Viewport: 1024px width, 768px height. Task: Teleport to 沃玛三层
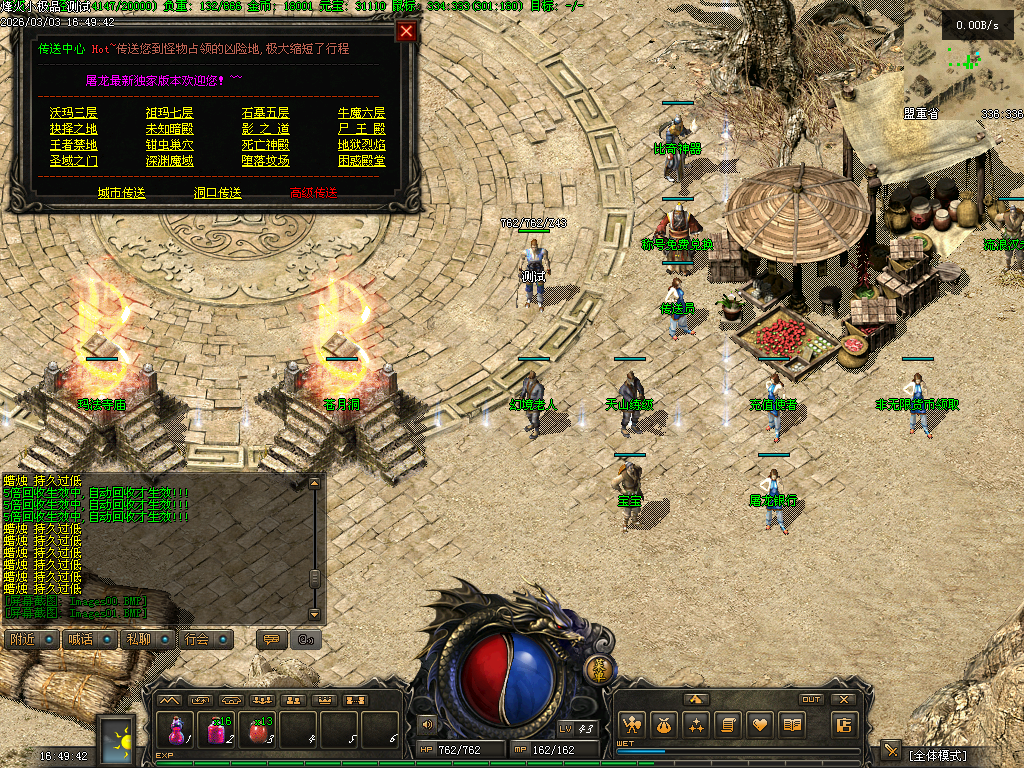click(x=74, y=113)
